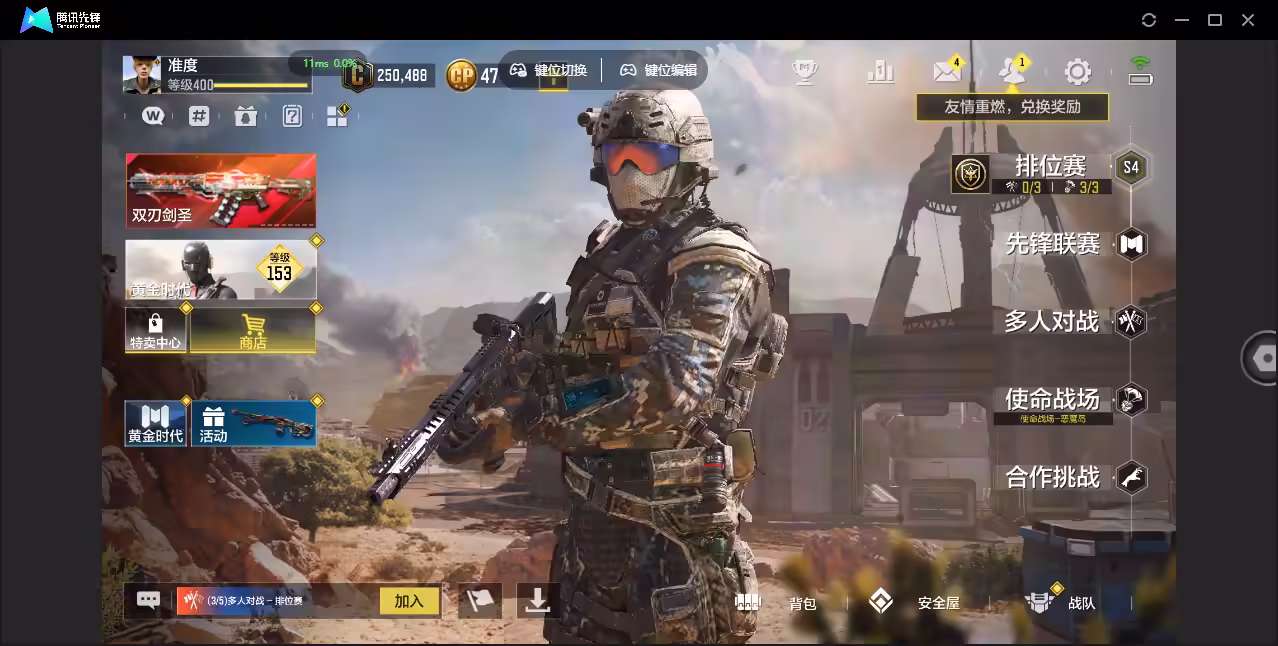This screenshot has height=646, width=1278.
Task: Open the 排位赛 ranked match mode
Action: 1050,167
